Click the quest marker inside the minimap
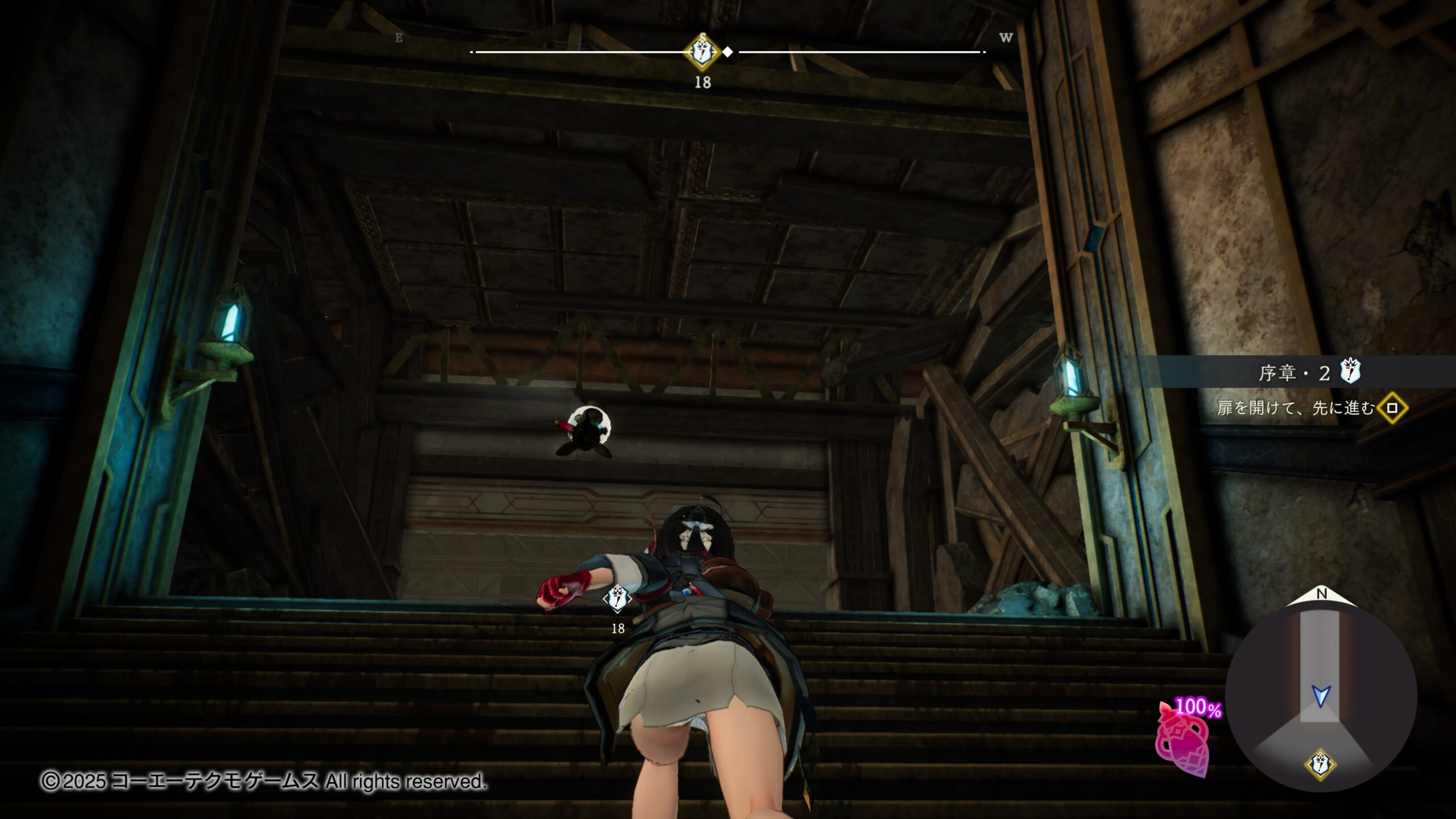1456x819 pixels. tap(1320, 765)
